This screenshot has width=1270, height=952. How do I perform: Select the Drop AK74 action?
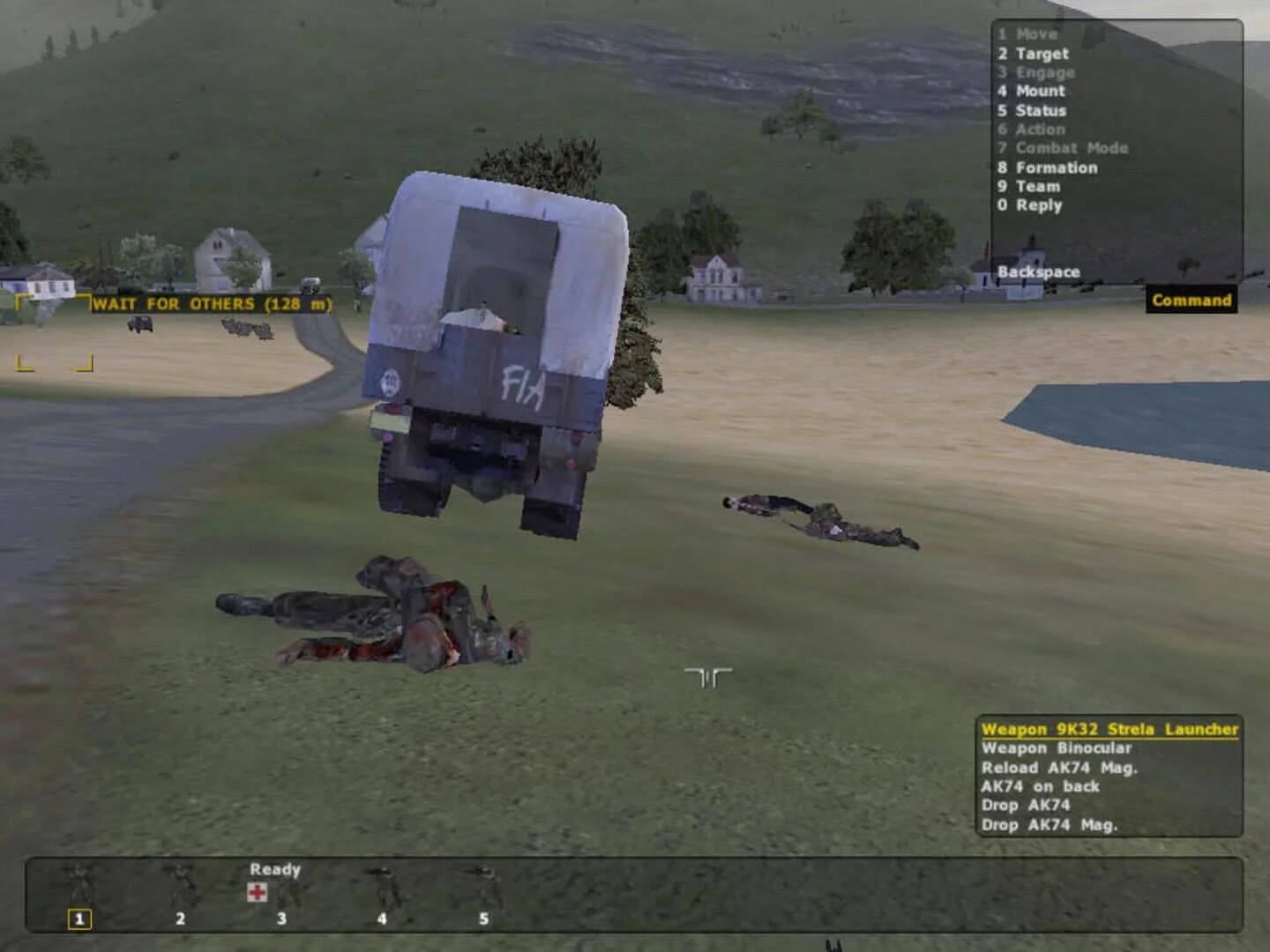pos(1025,805)
